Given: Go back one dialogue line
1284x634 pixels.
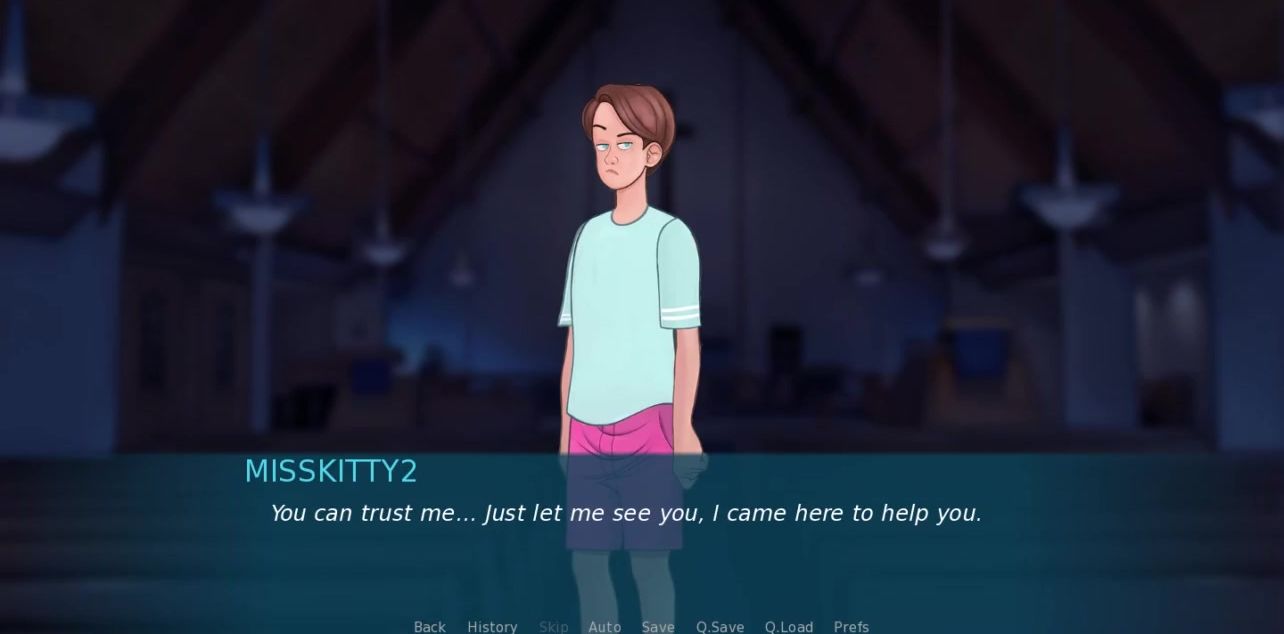Looking at the screenshot, I should 430,626.
